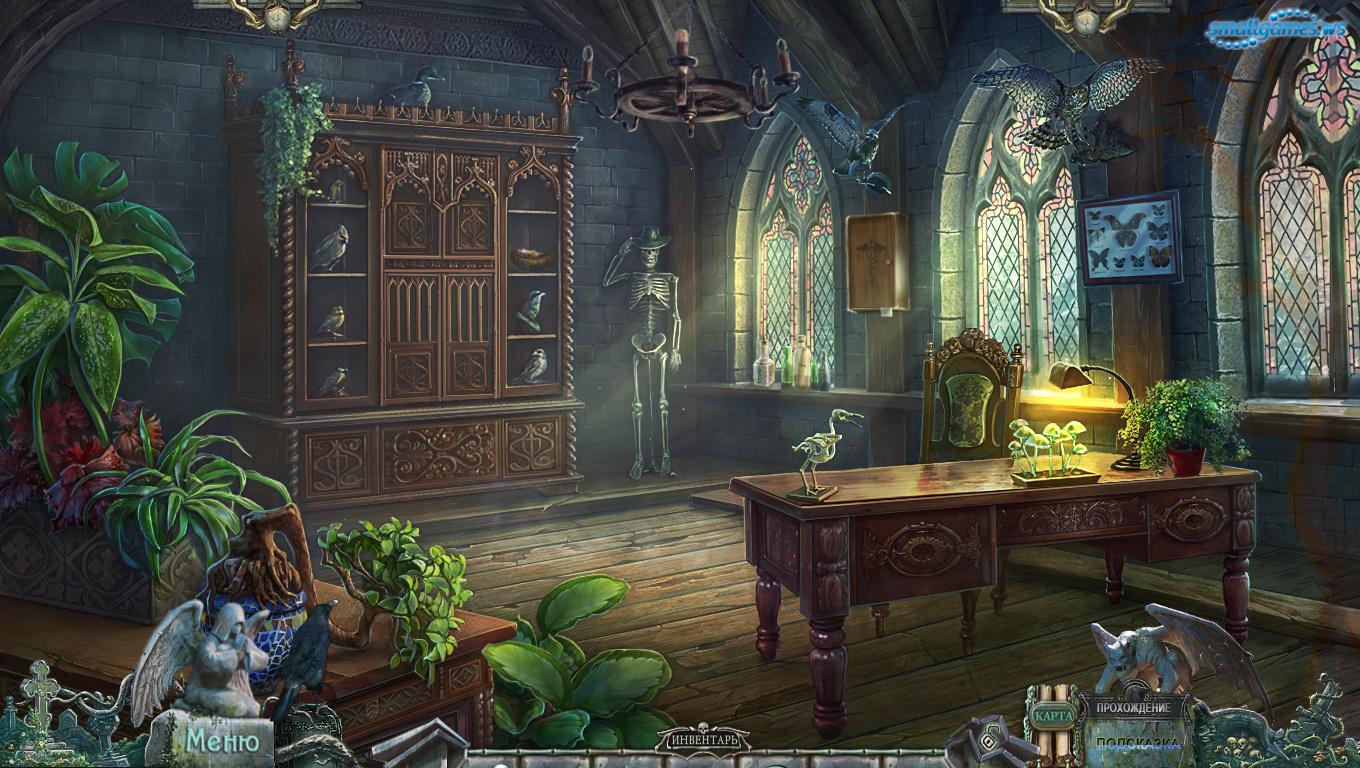Viewport: 1360px width, 768px height.
Task: Use the Подсказка hint button
Action: point(1135,743)
